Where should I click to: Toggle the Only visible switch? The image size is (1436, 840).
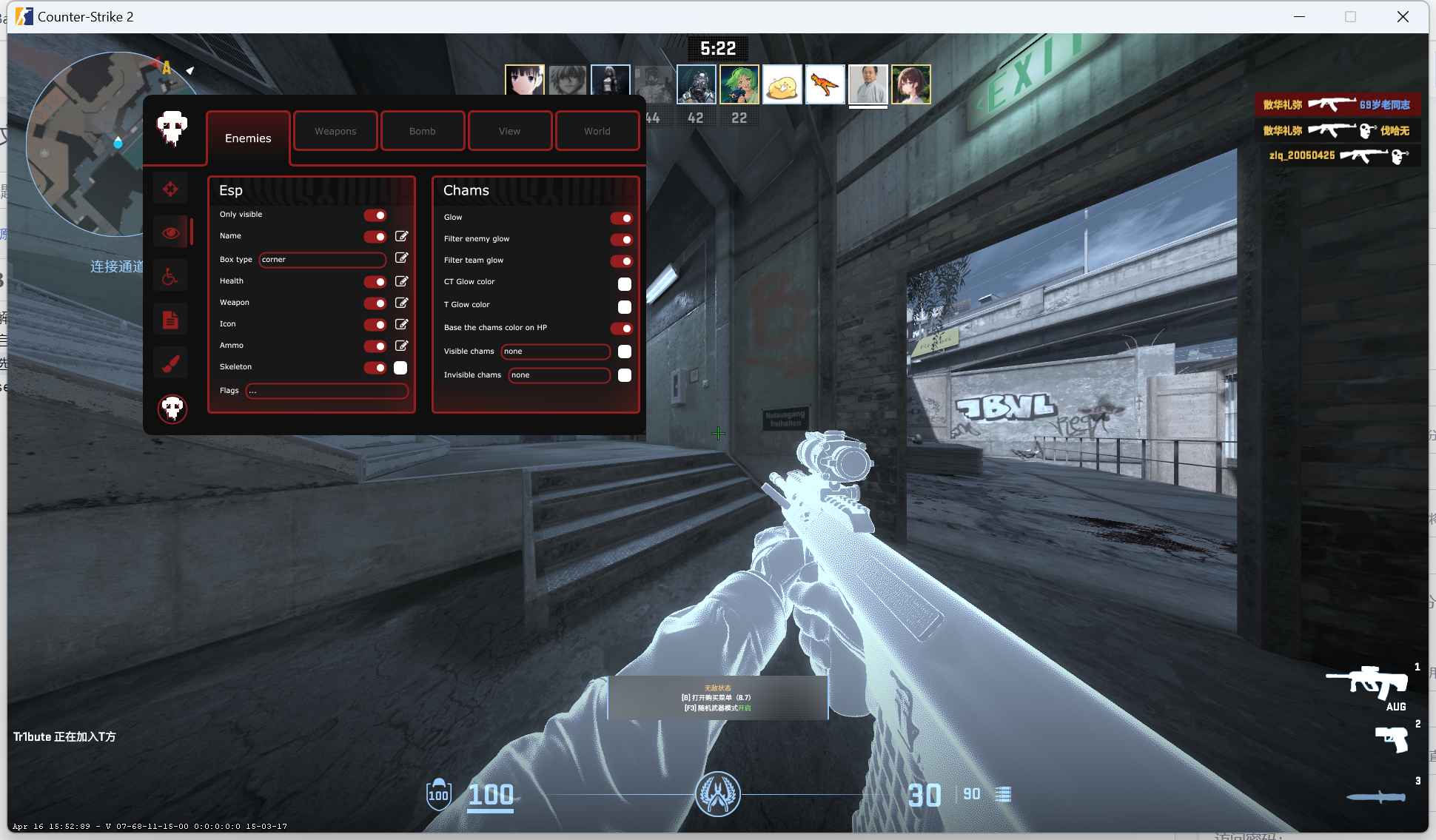(375, 215)
